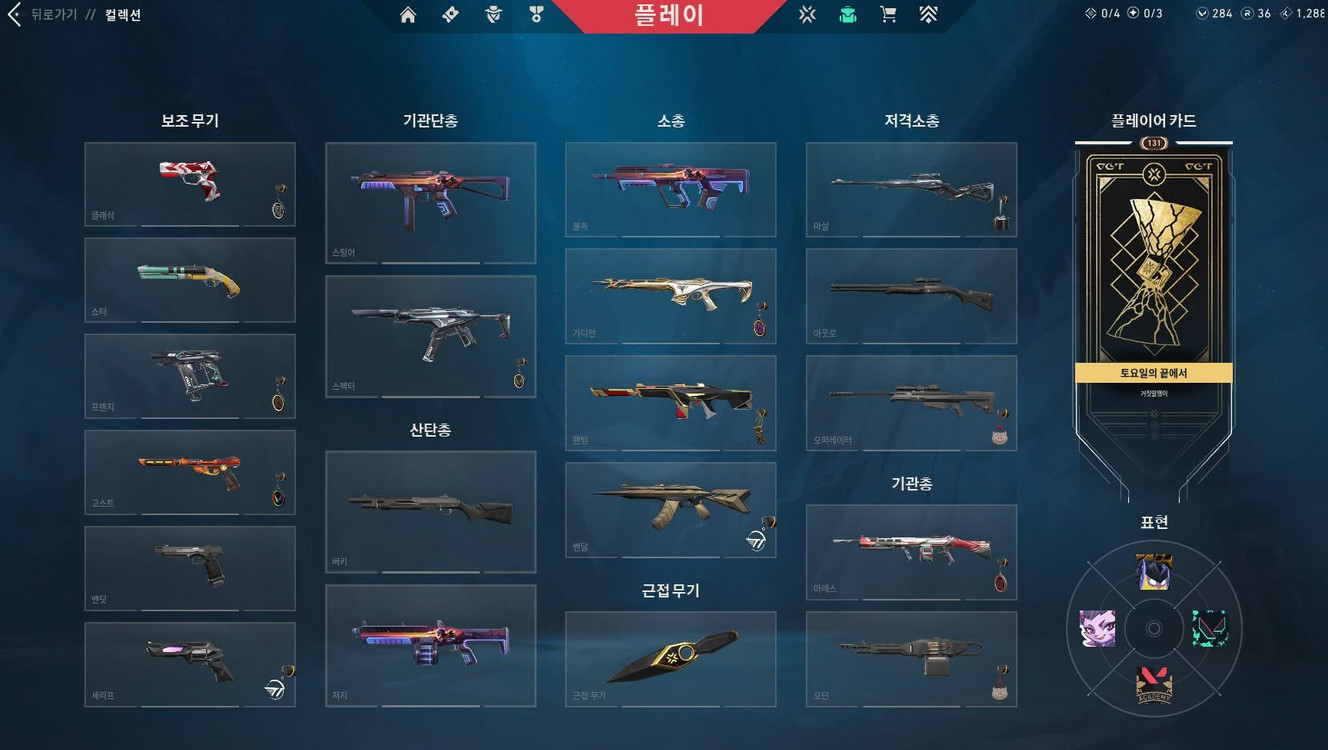This screenshot has height=750, width=1328.
Task: Select the purple character spray in expression wheel
Action: point(1097,629)
